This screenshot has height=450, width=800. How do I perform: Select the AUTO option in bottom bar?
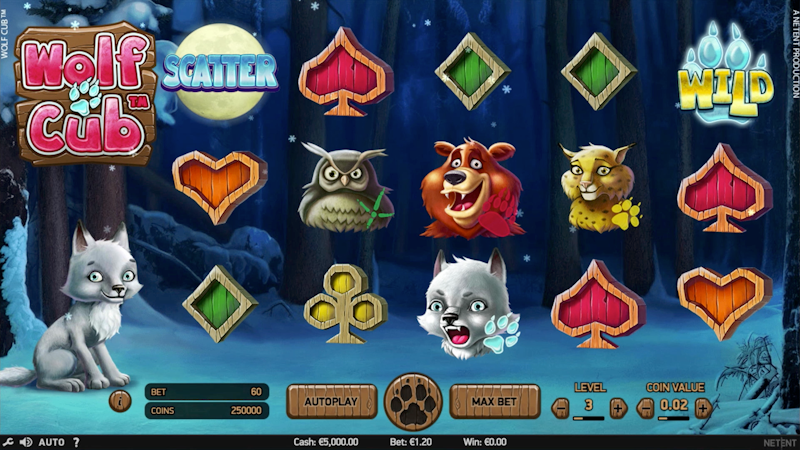click(x=51, y=442)
